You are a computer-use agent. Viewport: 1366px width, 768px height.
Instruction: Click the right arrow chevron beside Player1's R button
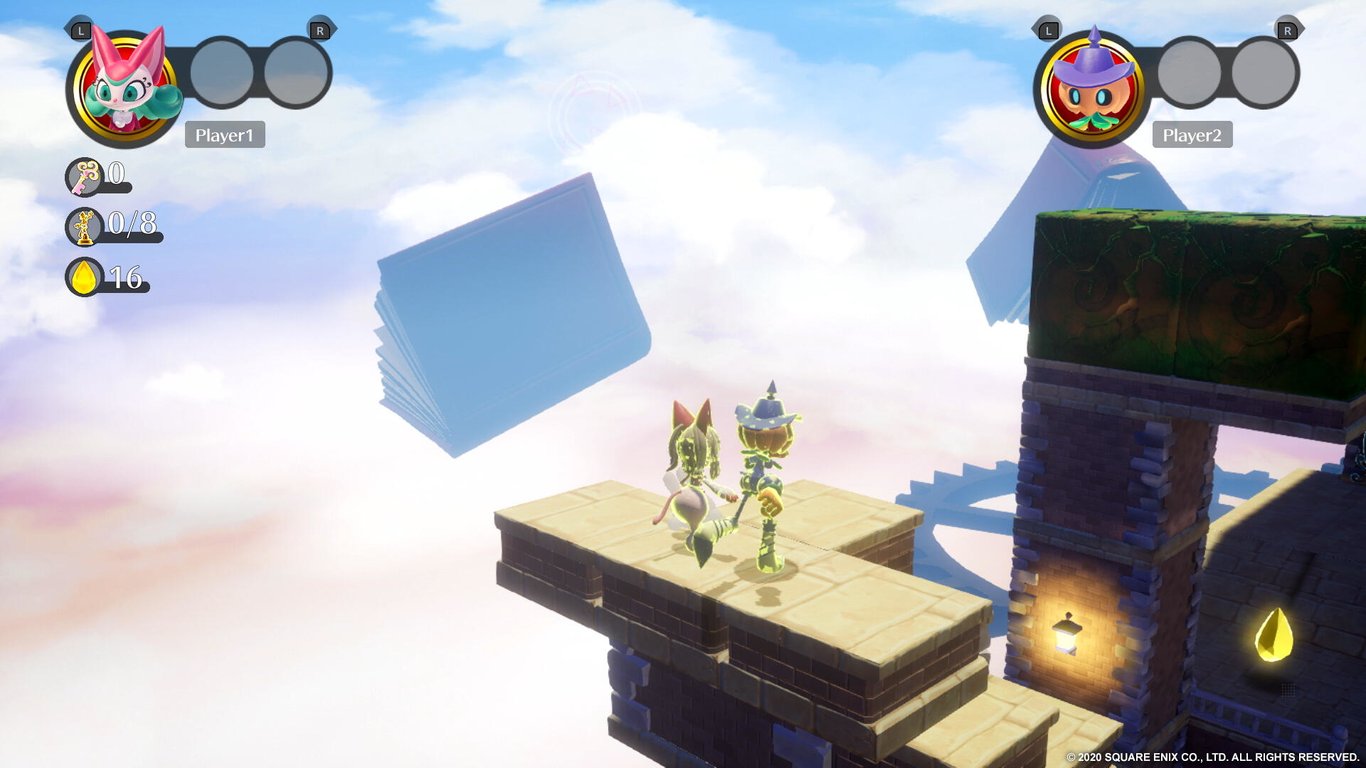coord(335,29)
